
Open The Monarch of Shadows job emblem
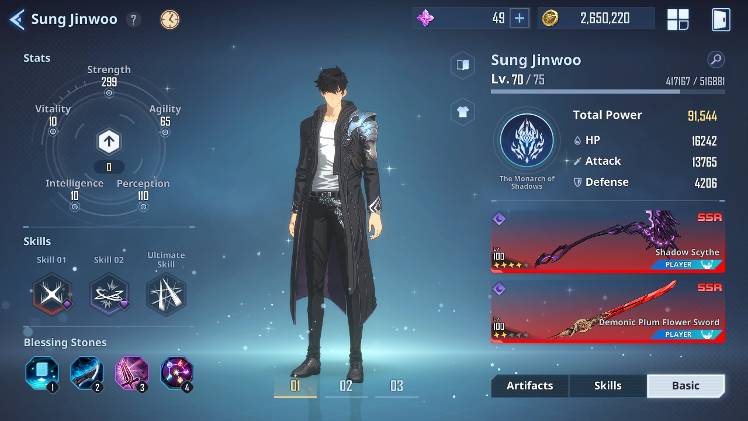tap(526, 141)
